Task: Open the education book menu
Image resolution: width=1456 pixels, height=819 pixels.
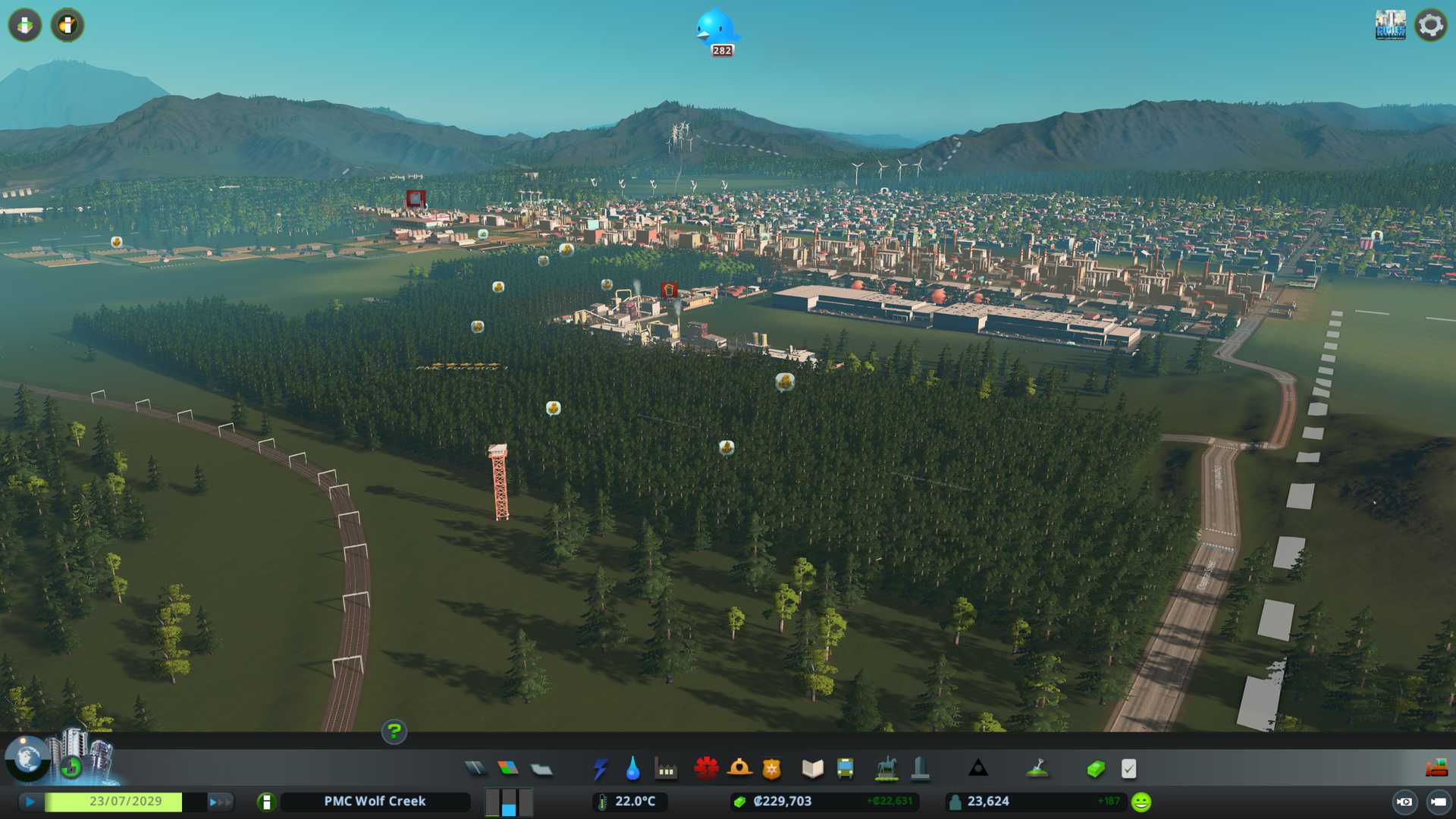Action: (812, 769)
